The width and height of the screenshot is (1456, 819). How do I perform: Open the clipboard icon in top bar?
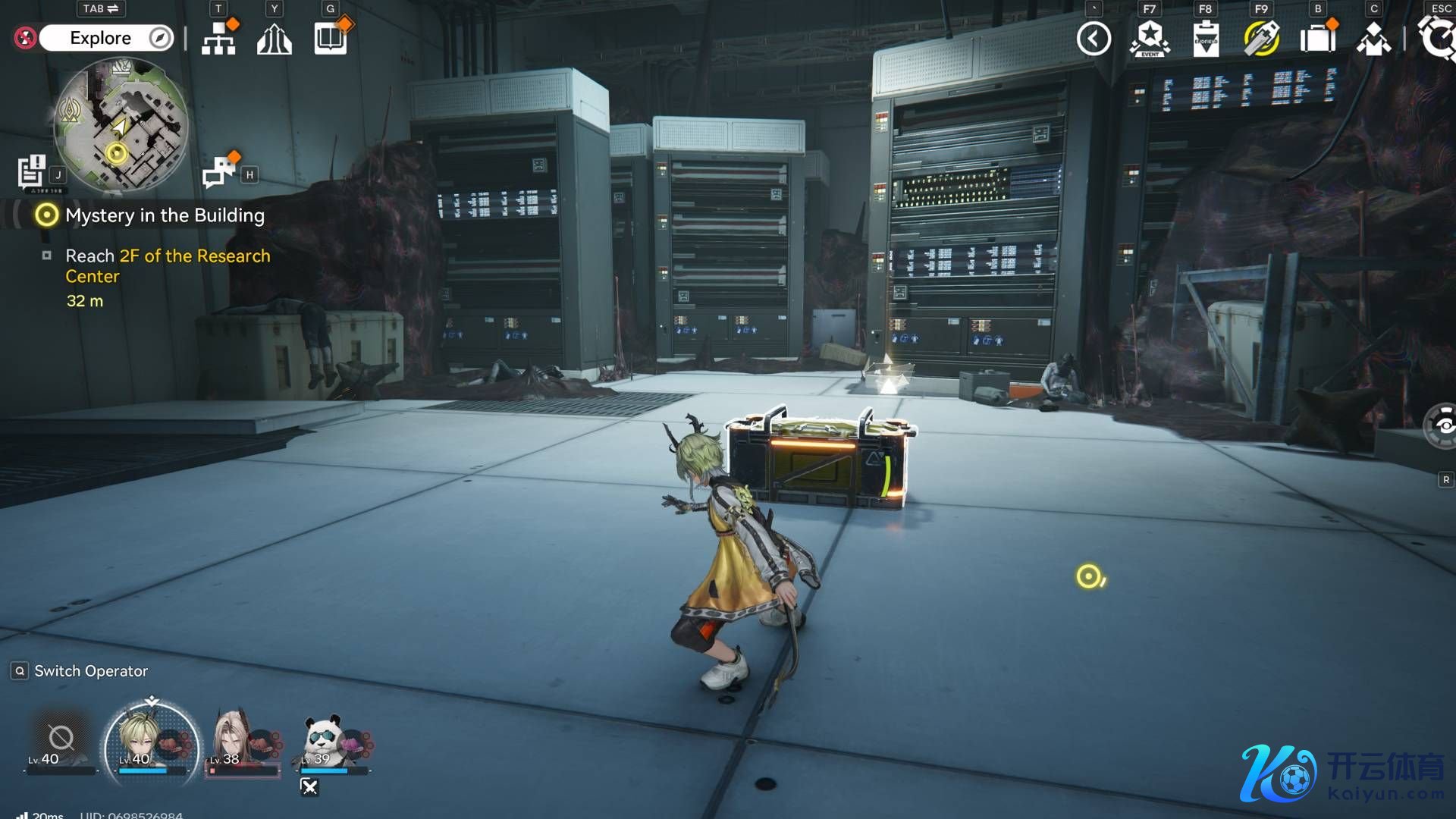pos(1206,39)
